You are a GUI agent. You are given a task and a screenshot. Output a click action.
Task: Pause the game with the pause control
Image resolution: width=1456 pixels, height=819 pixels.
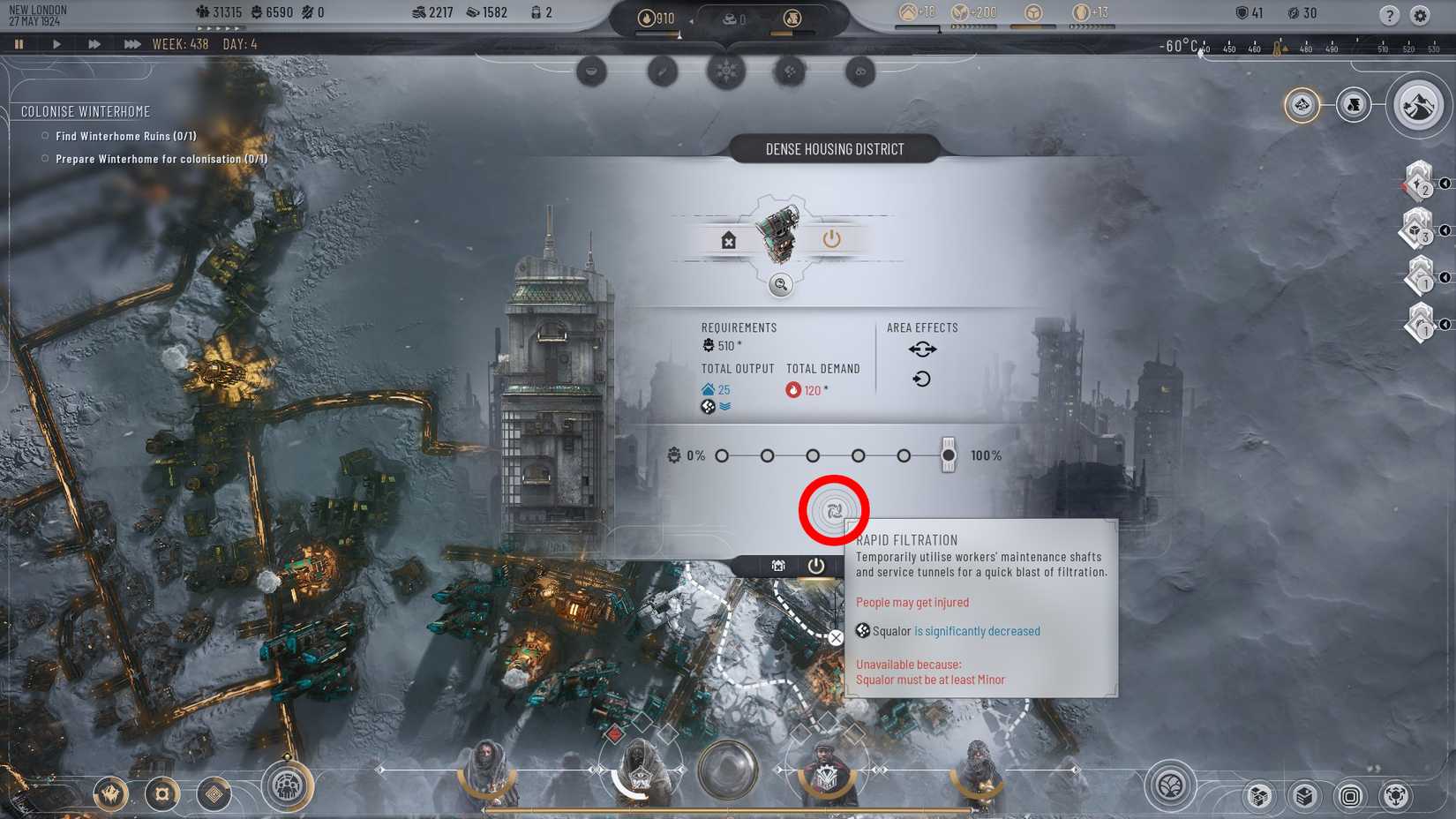click(x=19, y=42)
